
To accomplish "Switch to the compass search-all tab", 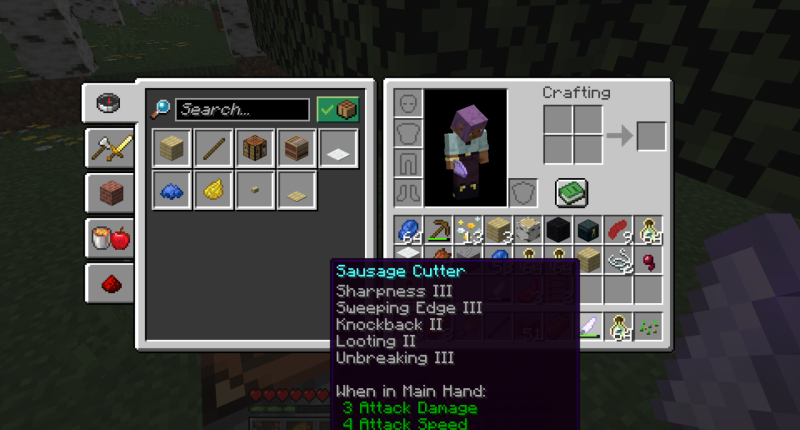I will tap(108, 102).
